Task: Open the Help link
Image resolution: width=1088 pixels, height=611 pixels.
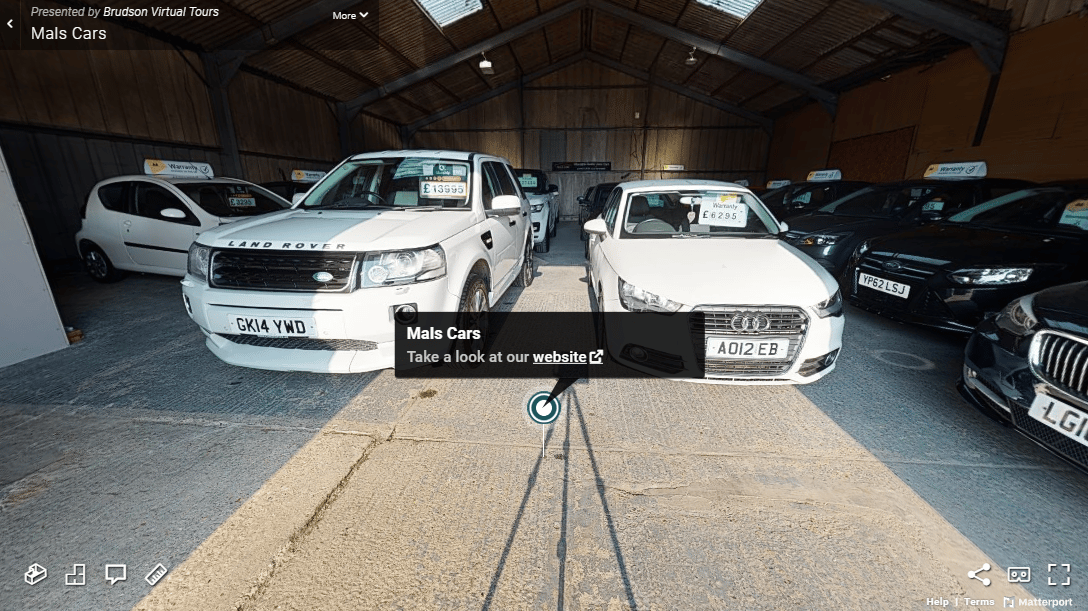Action: pos(937,602)
